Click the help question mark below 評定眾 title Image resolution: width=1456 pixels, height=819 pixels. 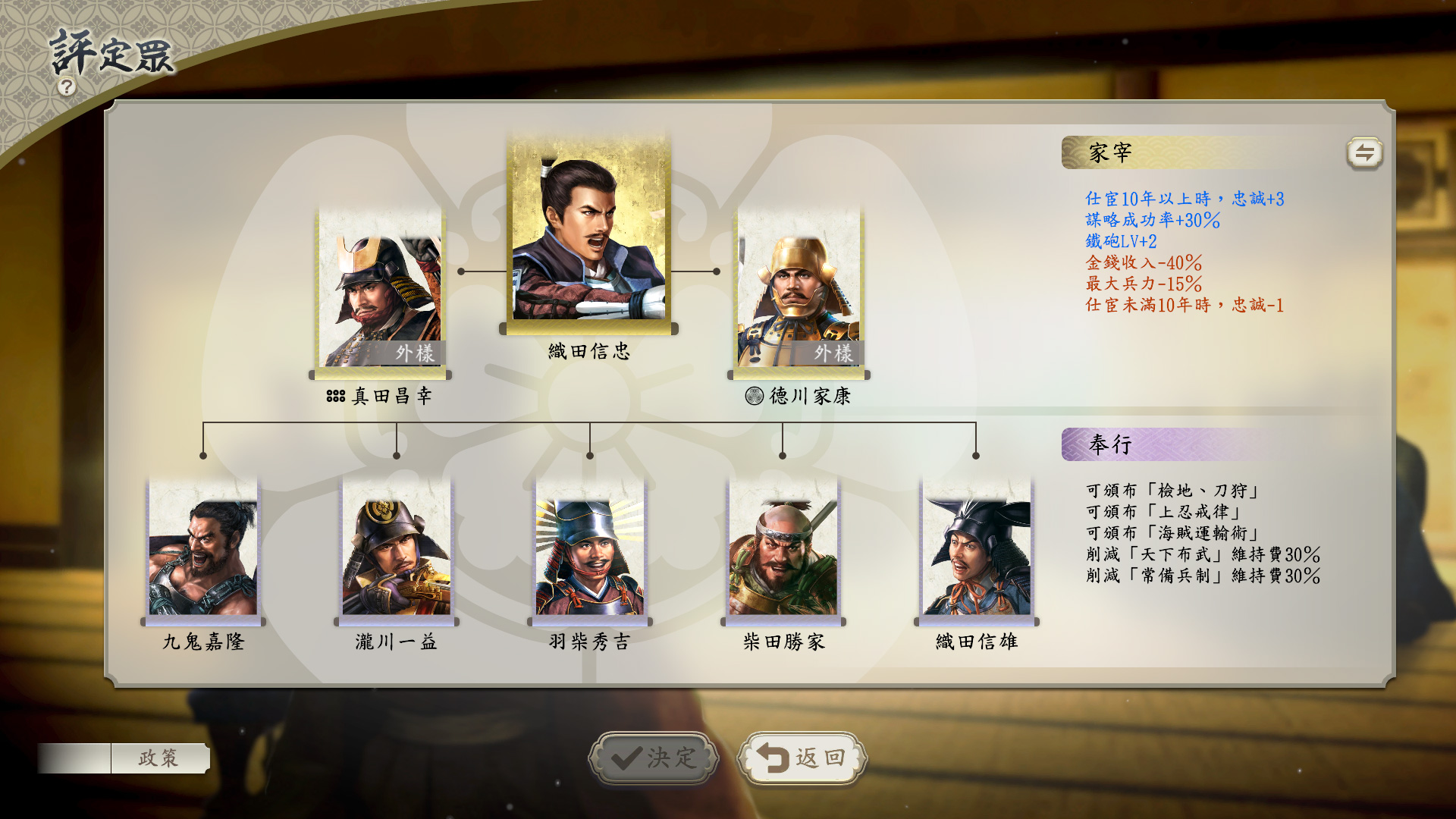[x=67, y=88]
